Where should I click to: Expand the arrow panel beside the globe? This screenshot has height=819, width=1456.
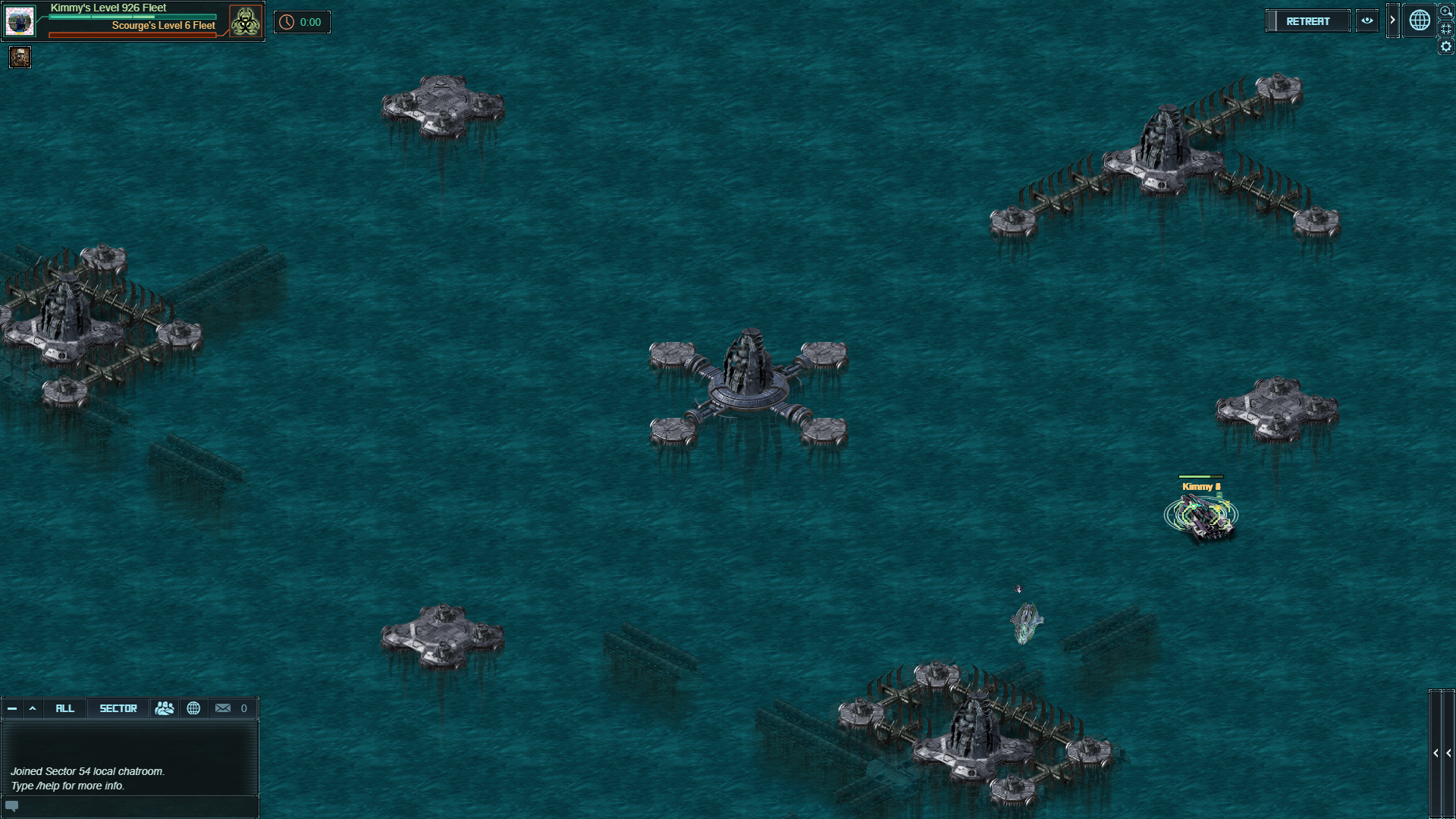point(1392,20)
